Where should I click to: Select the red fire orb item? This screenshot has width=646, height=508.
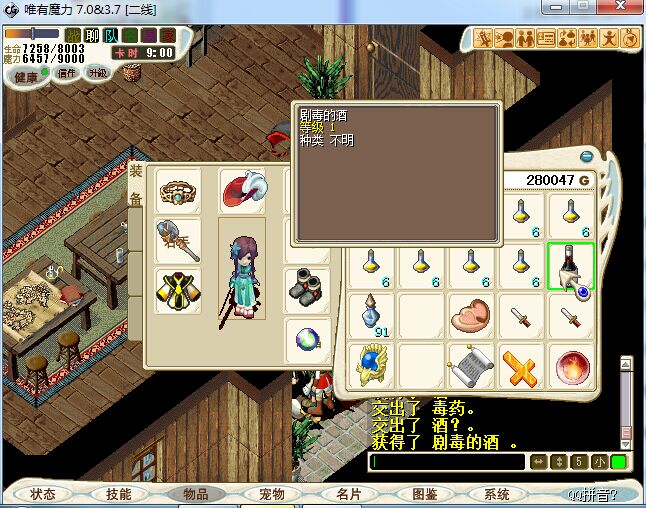tap(570, 365)
